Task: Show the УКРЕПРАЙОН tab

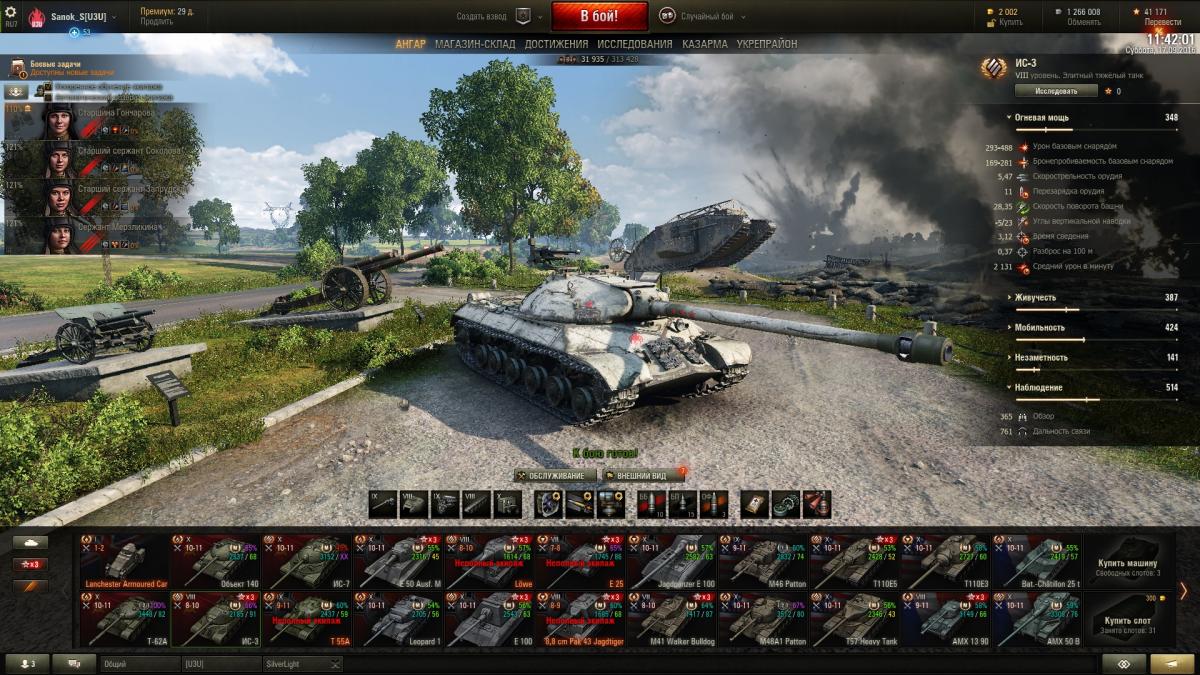Action: coord(767,44)
